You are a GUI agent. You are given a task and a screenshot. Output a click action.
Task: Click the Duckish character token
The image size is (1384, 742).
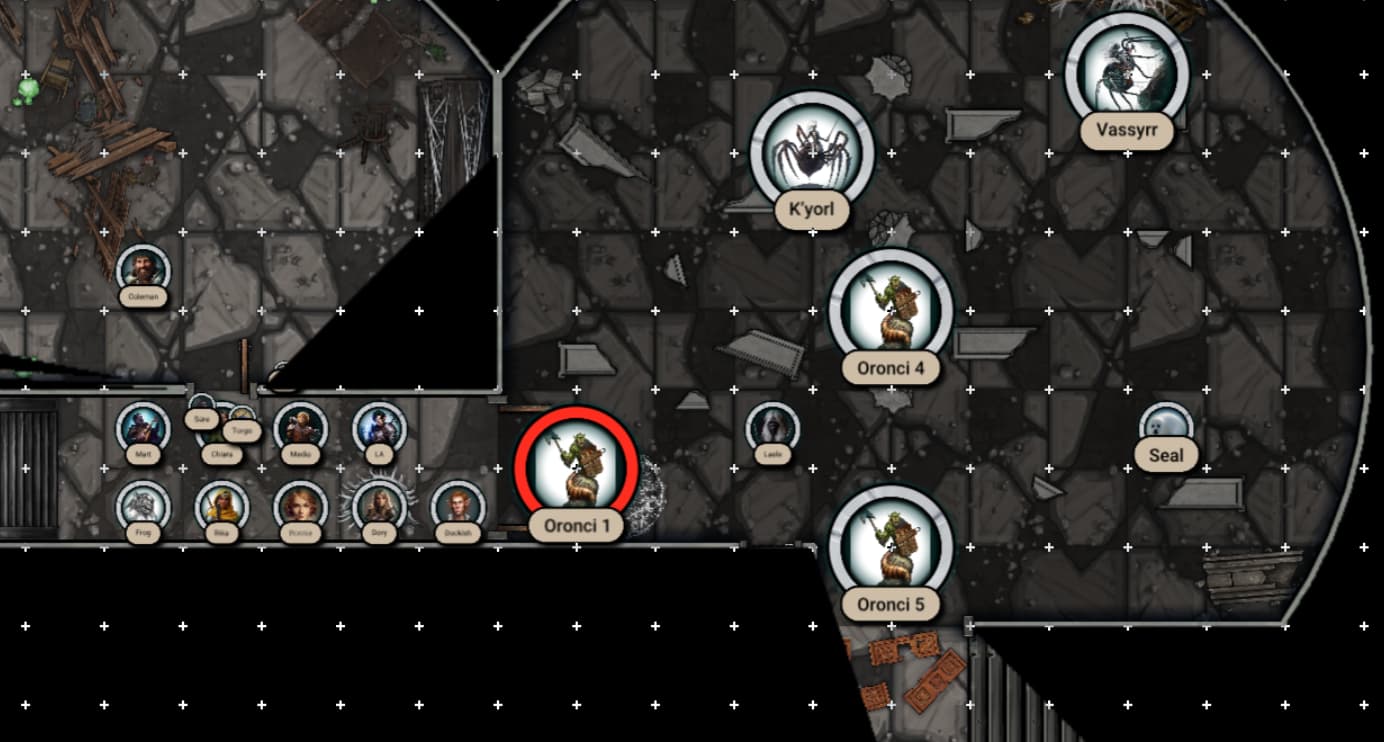[x=457, y=505]
